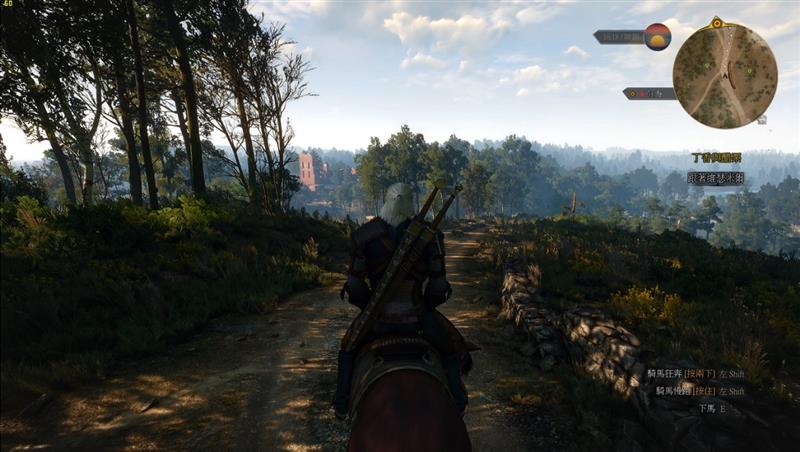Select the yellow tracked quest title

[717, 157]
